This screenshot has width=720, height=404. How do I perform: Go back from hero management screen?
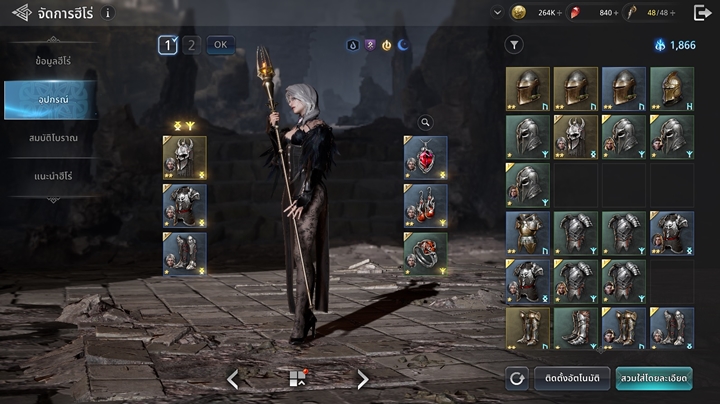21,13
